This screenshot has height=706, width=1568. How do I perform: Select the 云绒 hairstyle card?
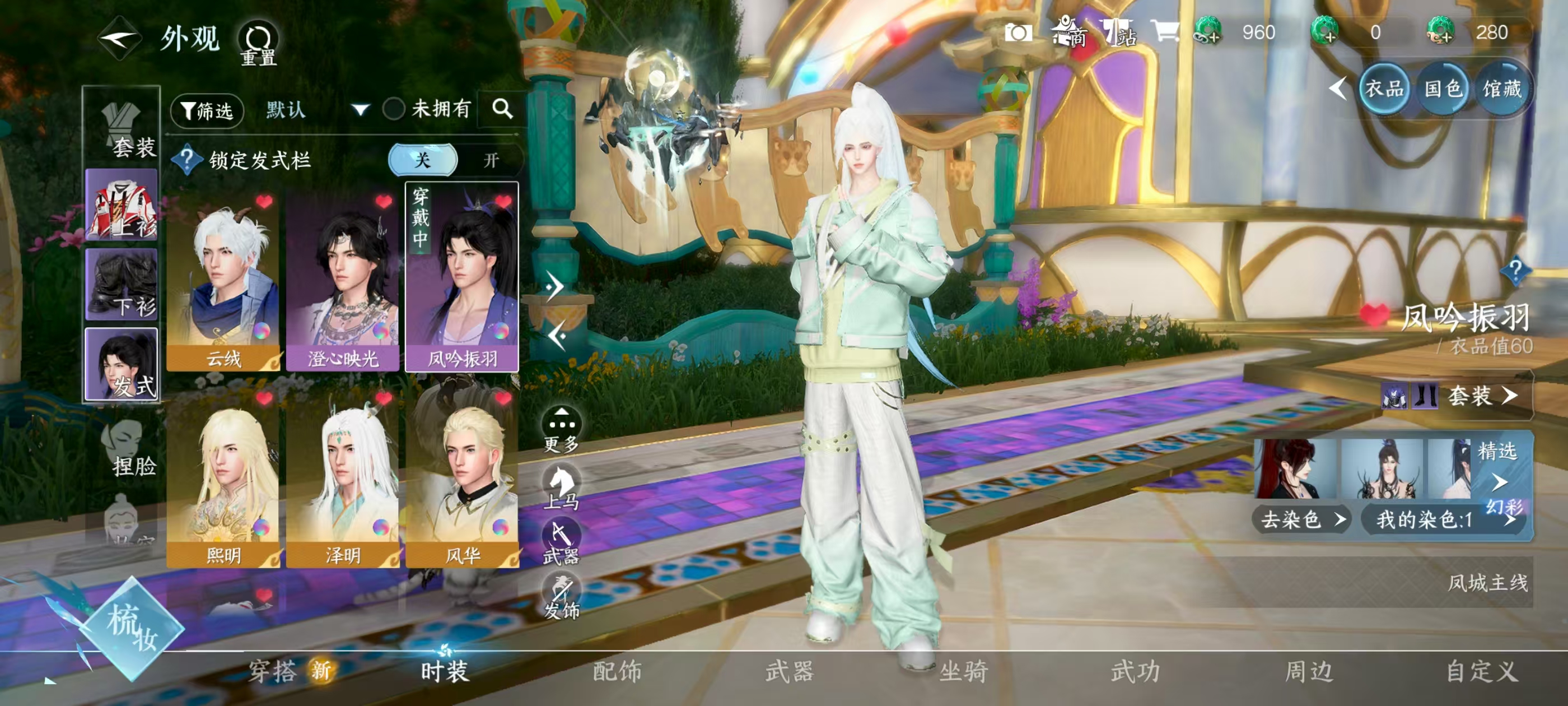[x=223, y=277]
